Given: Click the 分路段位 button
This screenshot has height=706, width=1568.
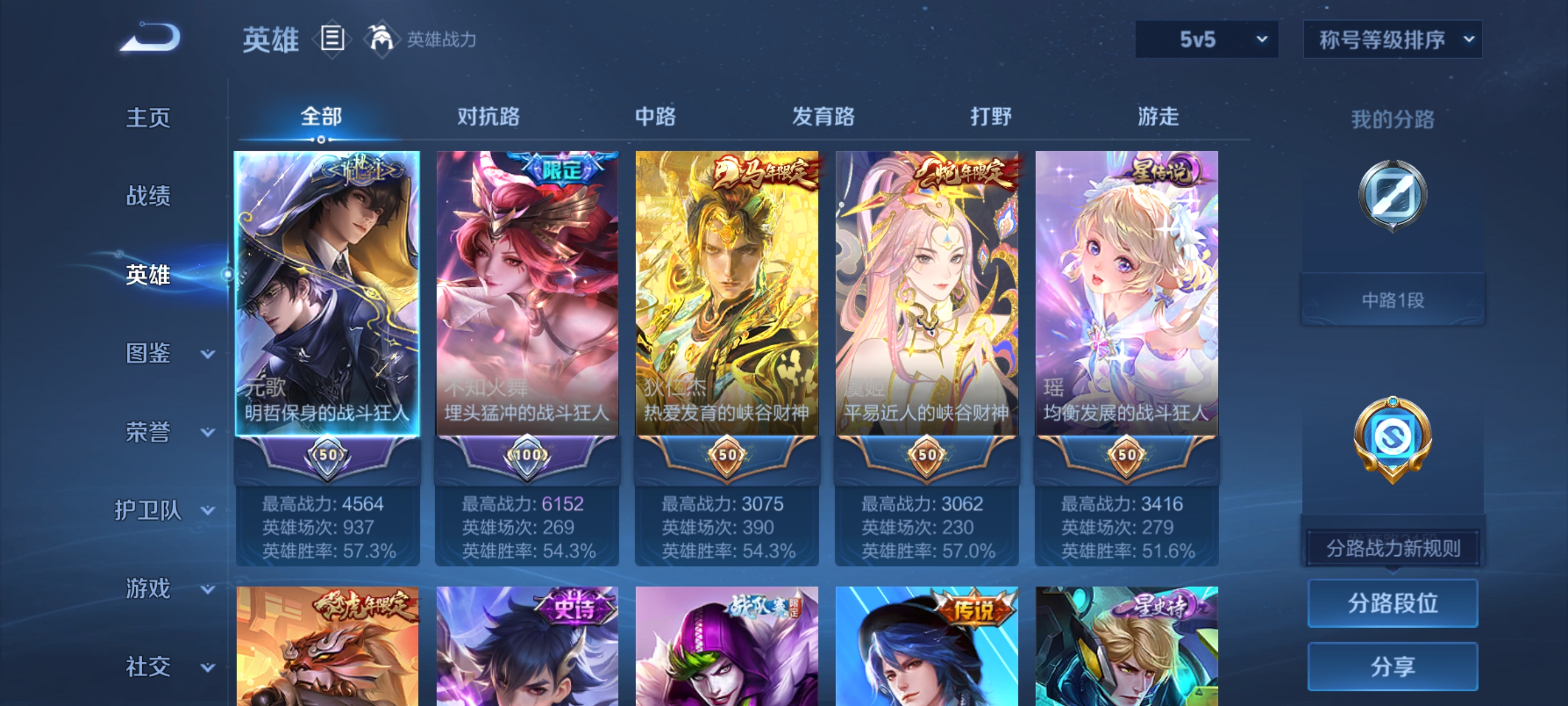Looking at the screenshot, I should coord(1393,603).
